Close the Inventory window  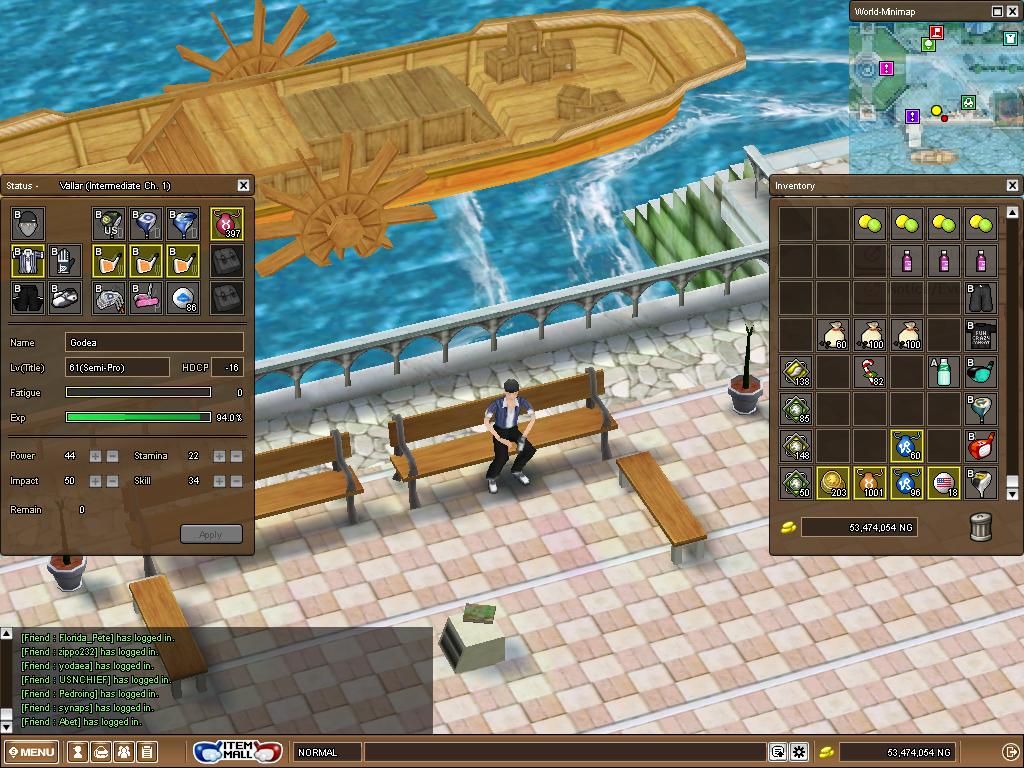tap(1012, 185)
